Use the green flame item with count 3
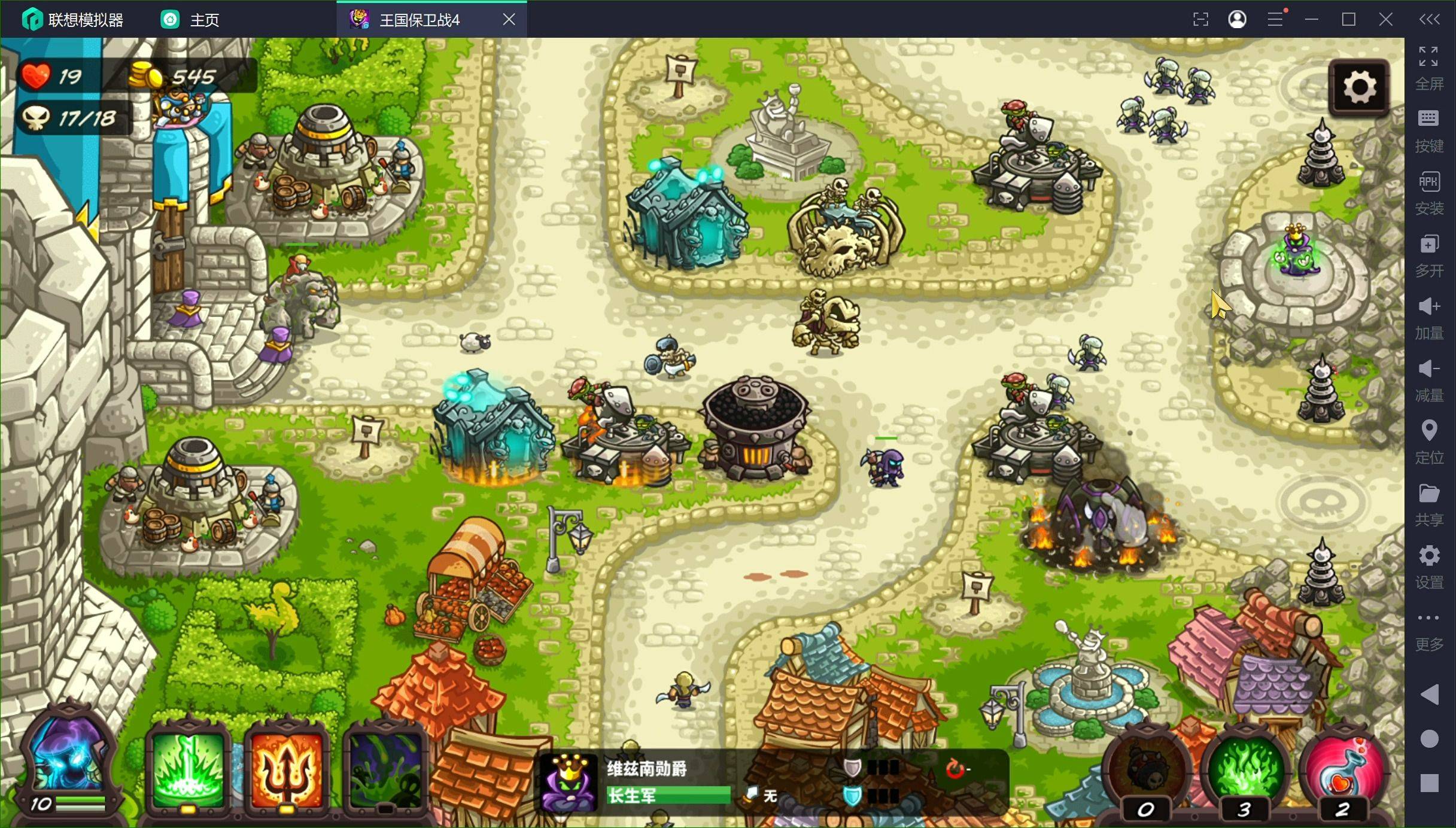This screenshot has height=828, width=1456. point(1245,769)
